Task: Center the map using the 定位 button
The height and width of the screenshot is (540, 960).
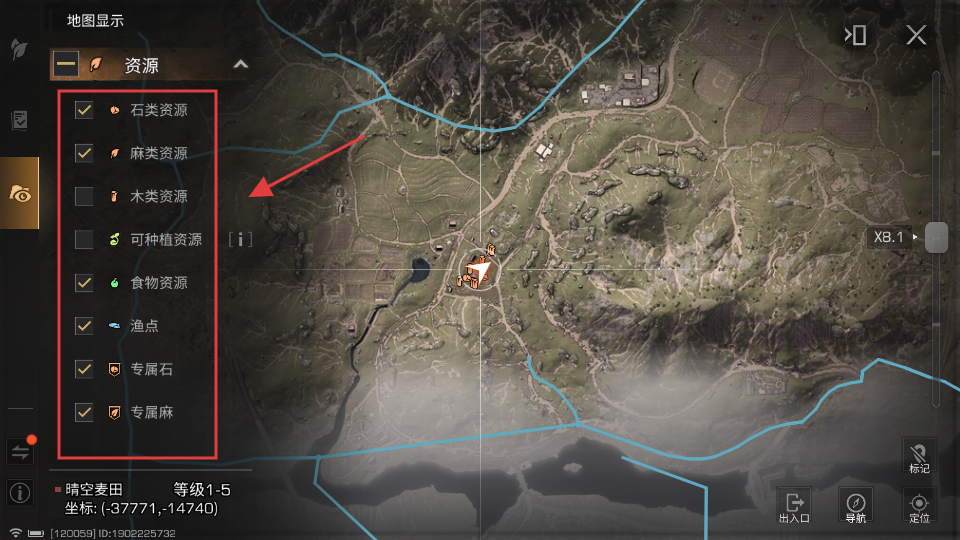Action: click(919, 505)
